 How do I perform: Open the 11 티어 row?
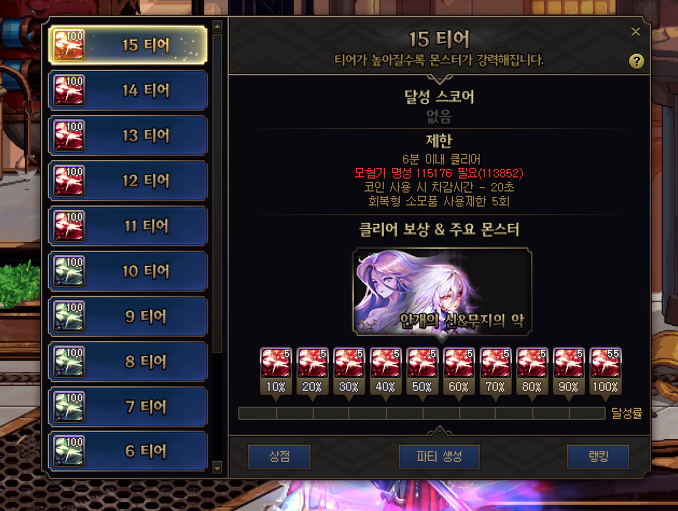tap(128, 226)
